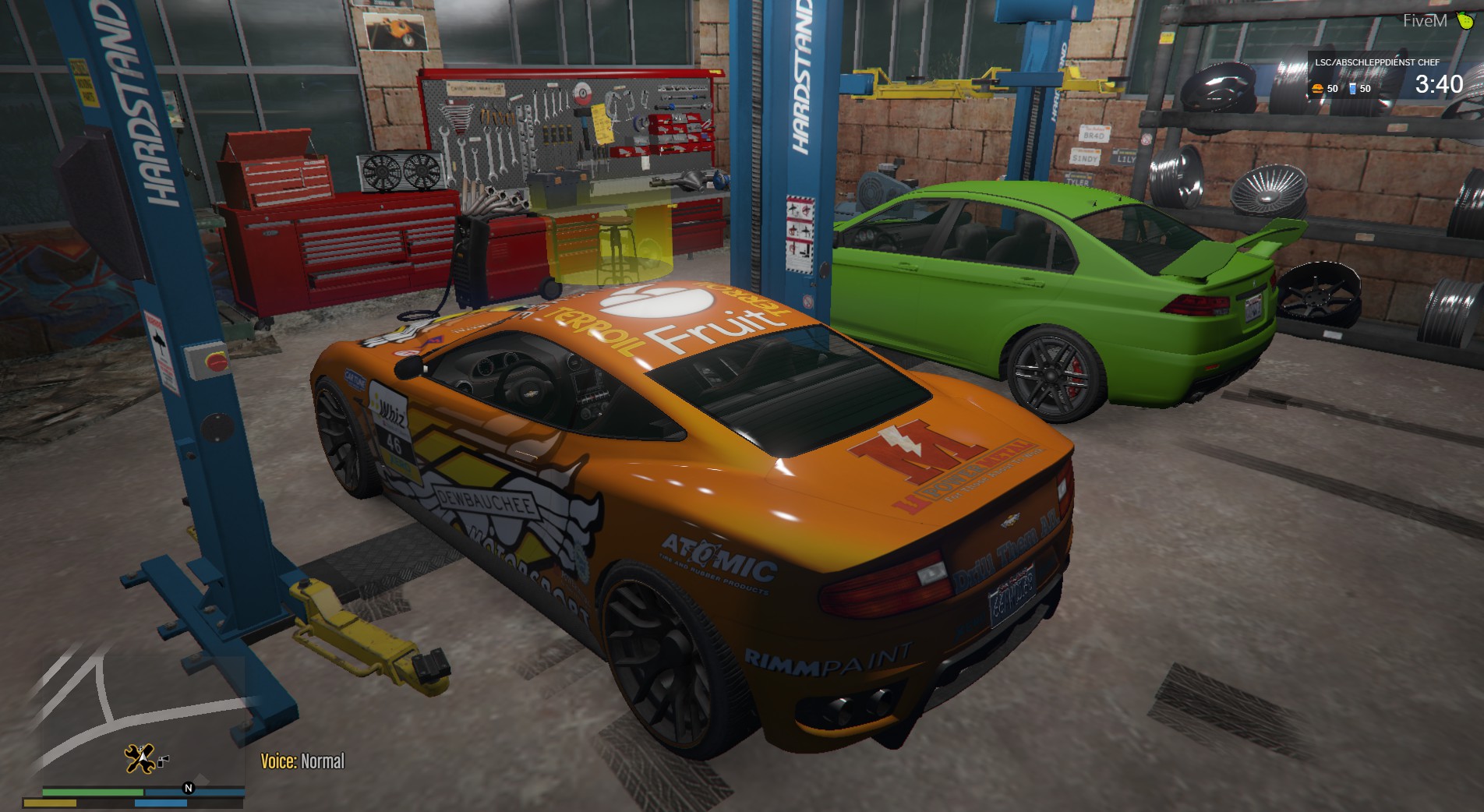The height and width of the screenshot is (812, 1484).
Task: Click the hunger value showing 50
Action: pos(1332,88)
